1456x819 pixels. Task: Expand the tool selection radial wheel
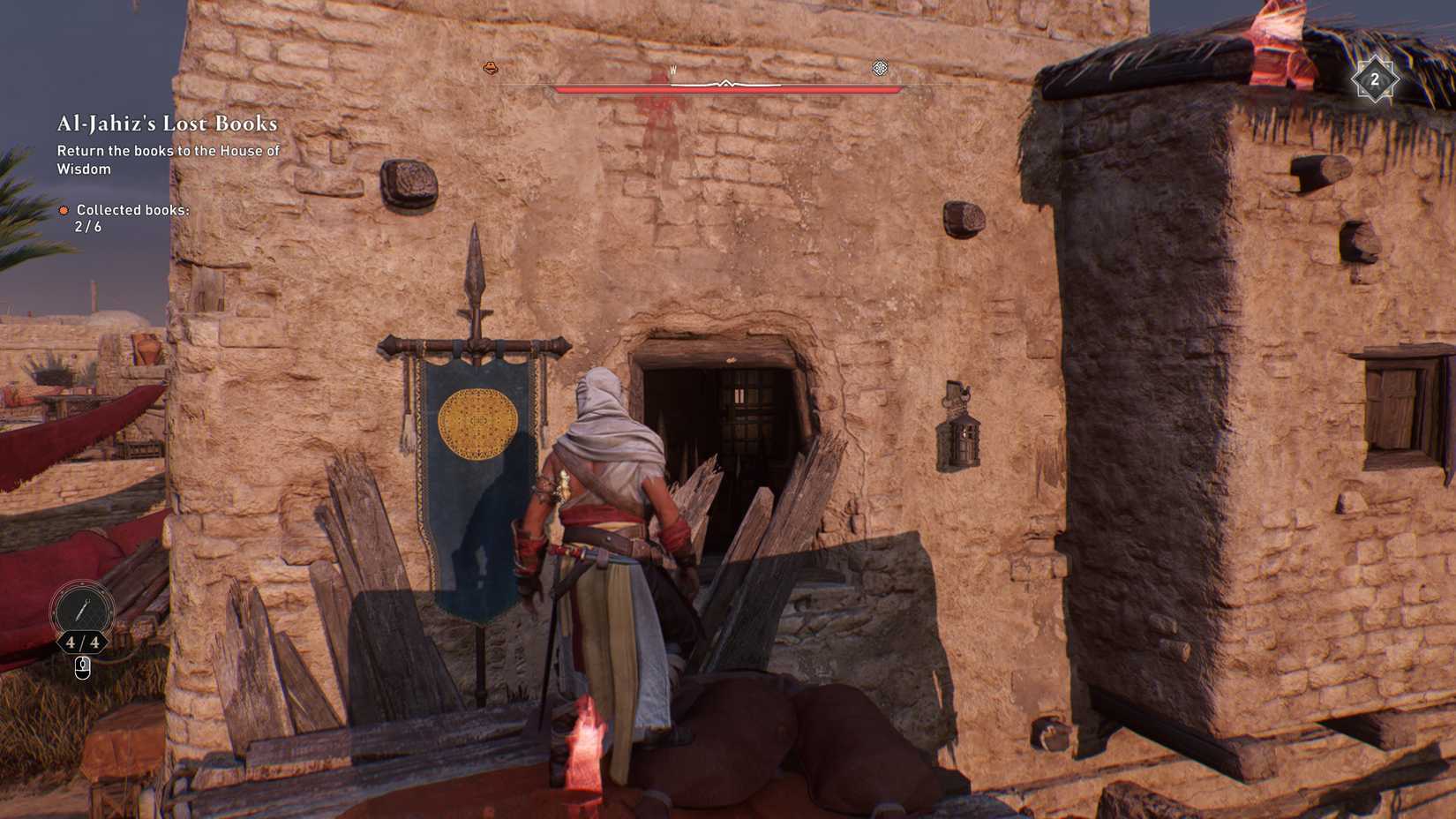pos(83,608)
